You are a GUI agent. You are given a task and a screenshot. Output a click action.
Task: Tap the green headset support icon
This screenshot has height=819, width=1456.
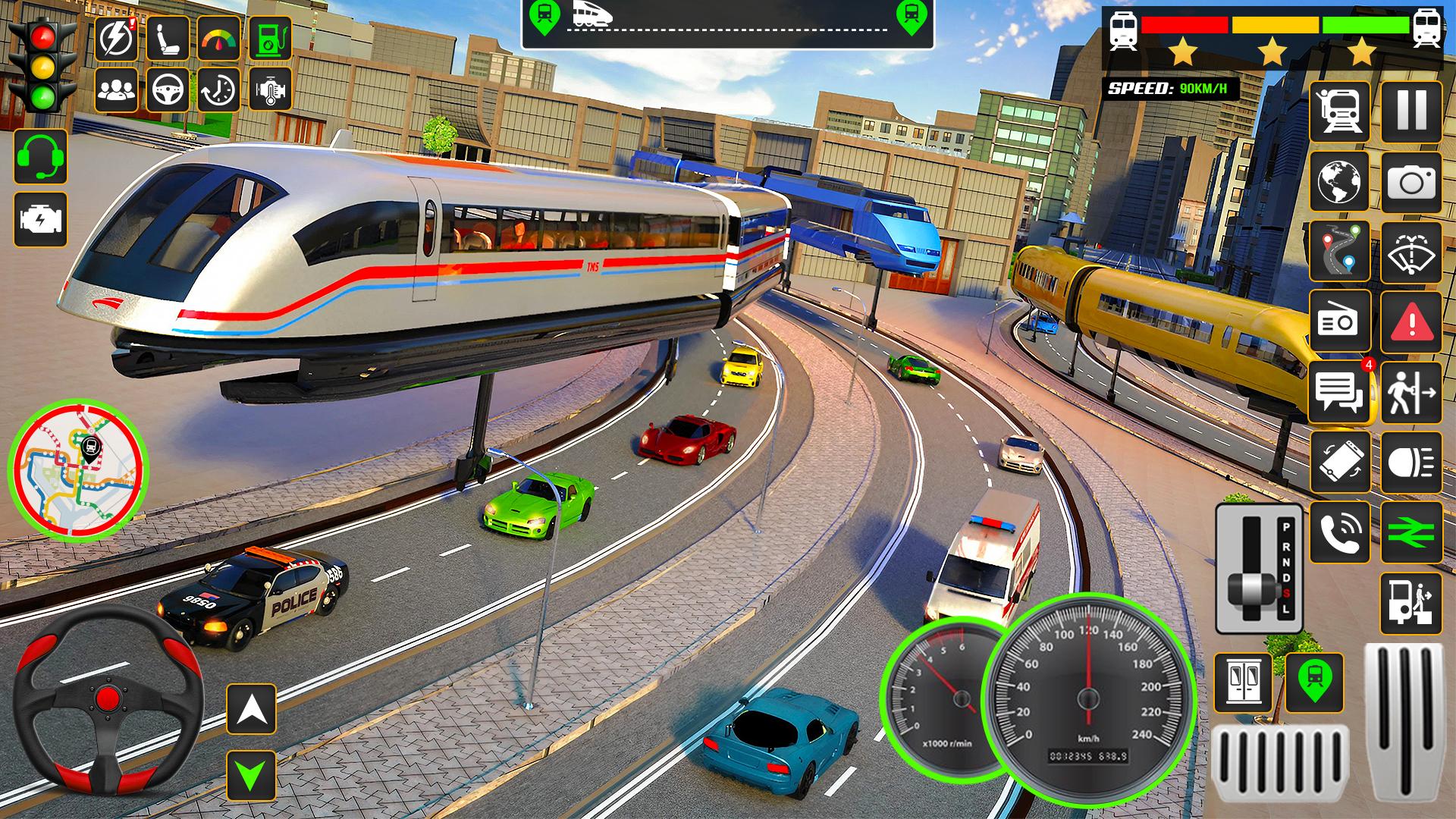tap(40, 156)
